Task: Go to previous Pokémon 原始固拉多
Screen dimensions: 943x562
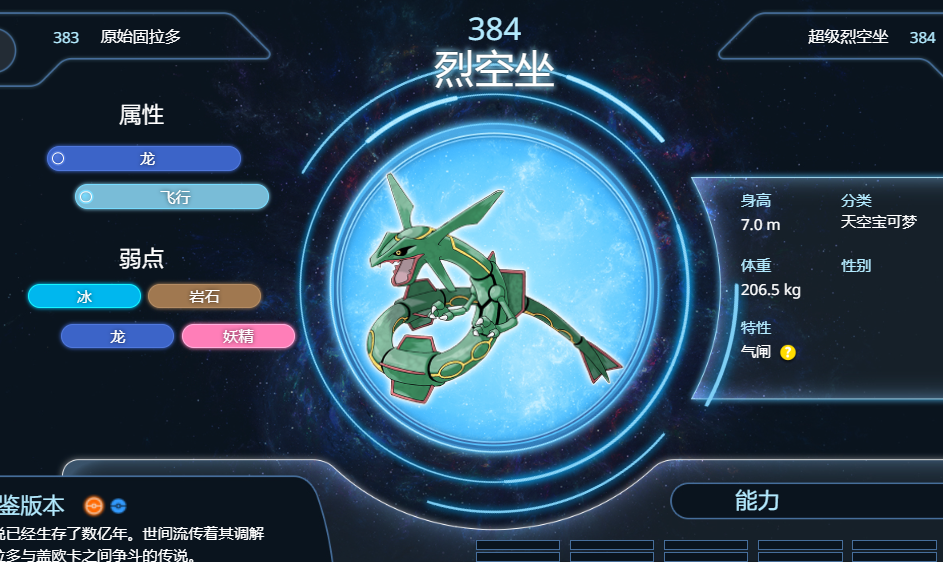Action: point(140,38)
